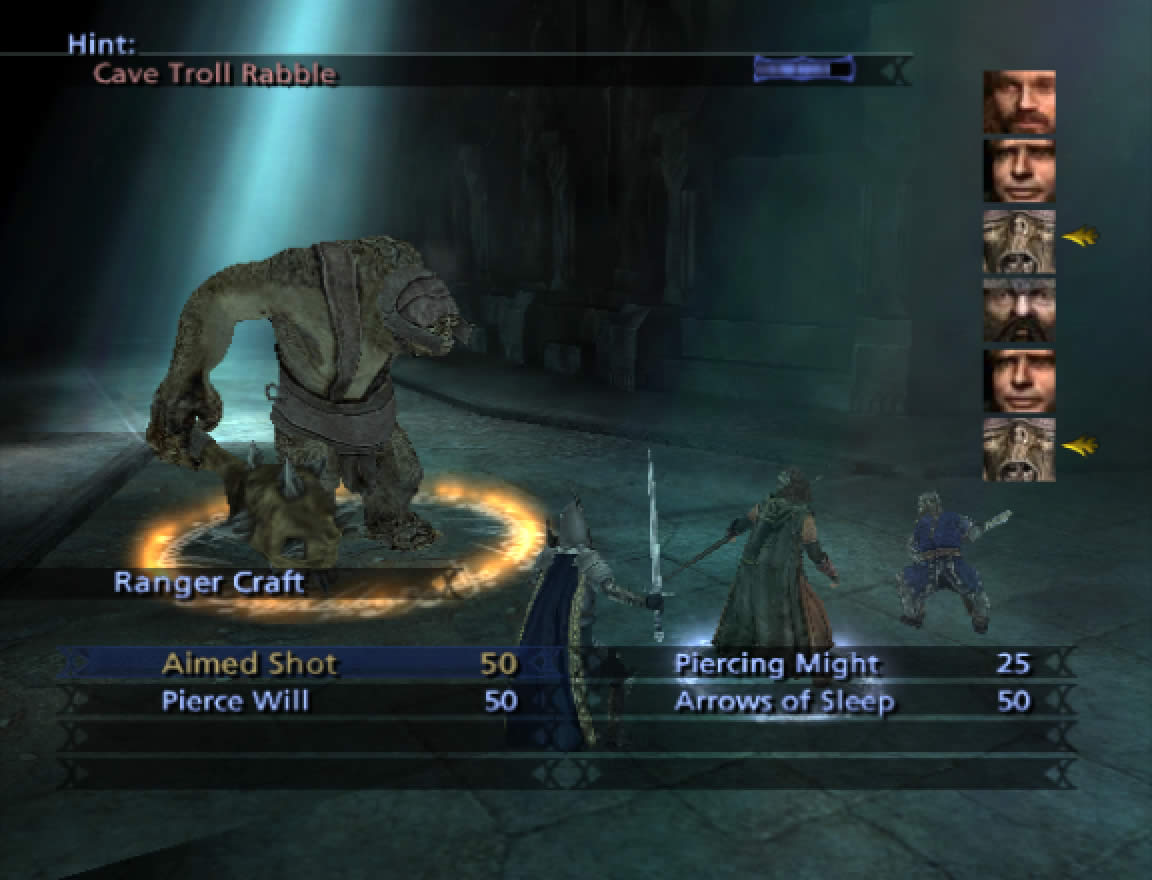Pick the Arrows of Sleep skill

tap(783, 701)
